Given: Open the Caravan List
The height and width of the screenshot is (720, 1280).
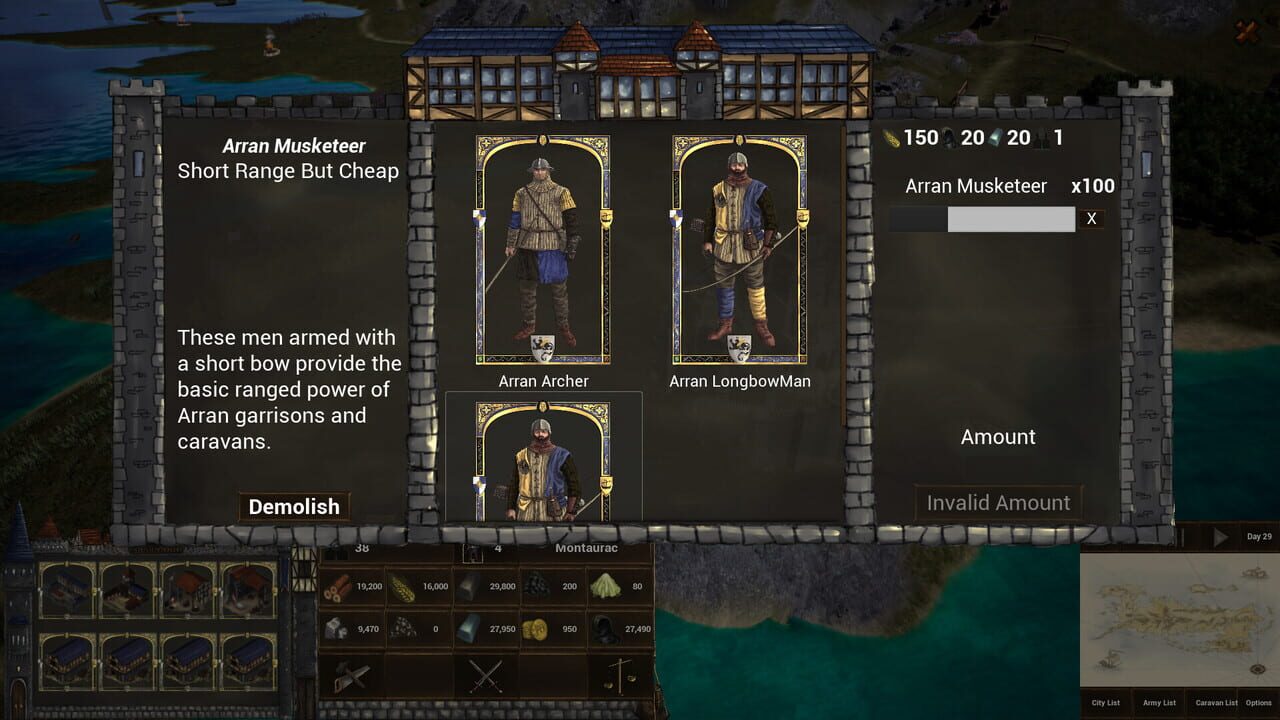Looking at the screenshot, I should (x=1215, y=703).
